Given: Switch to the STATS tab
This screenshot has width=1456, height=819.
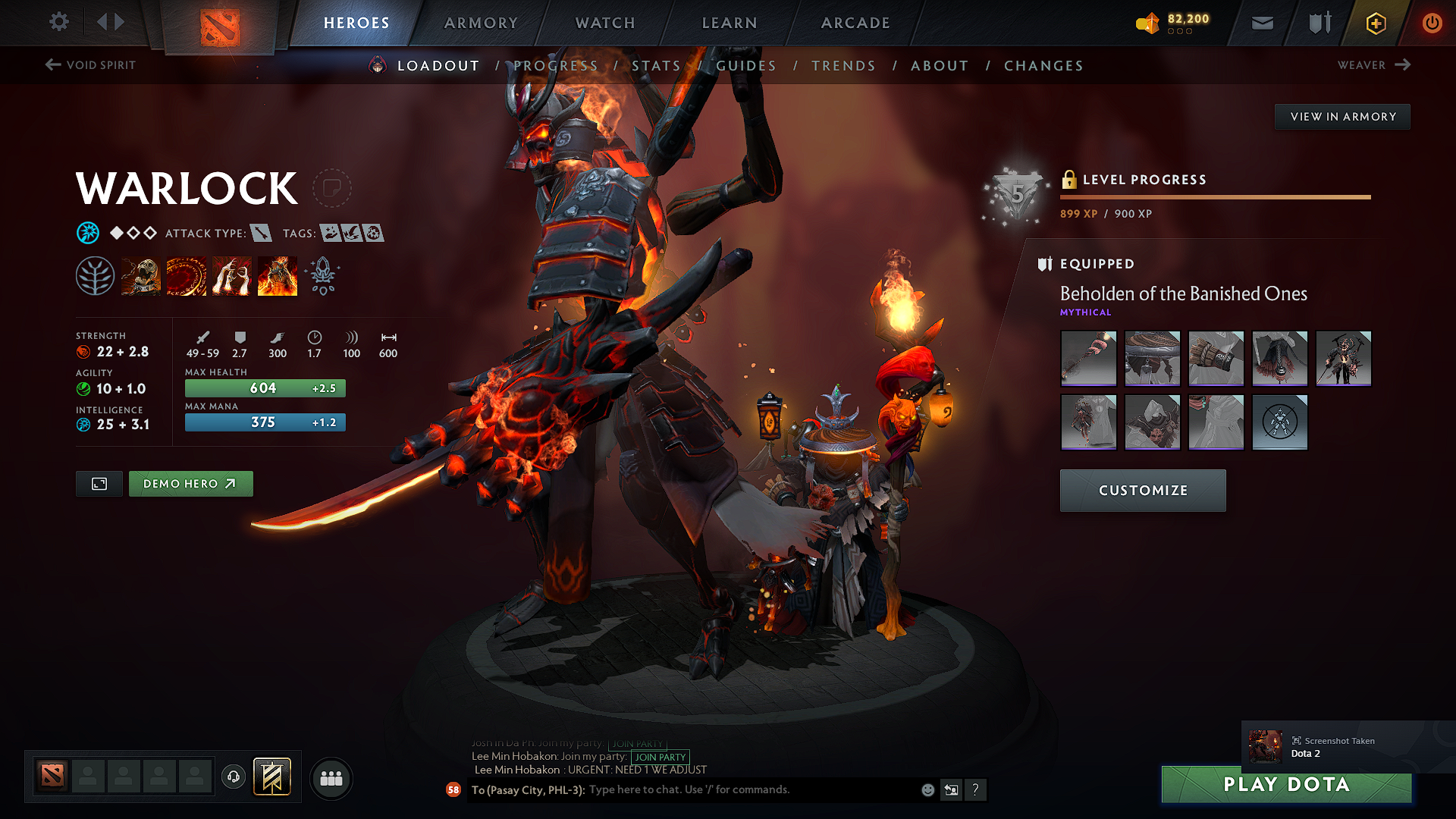Looking at the screenshot, I should (x=657, y=66).
